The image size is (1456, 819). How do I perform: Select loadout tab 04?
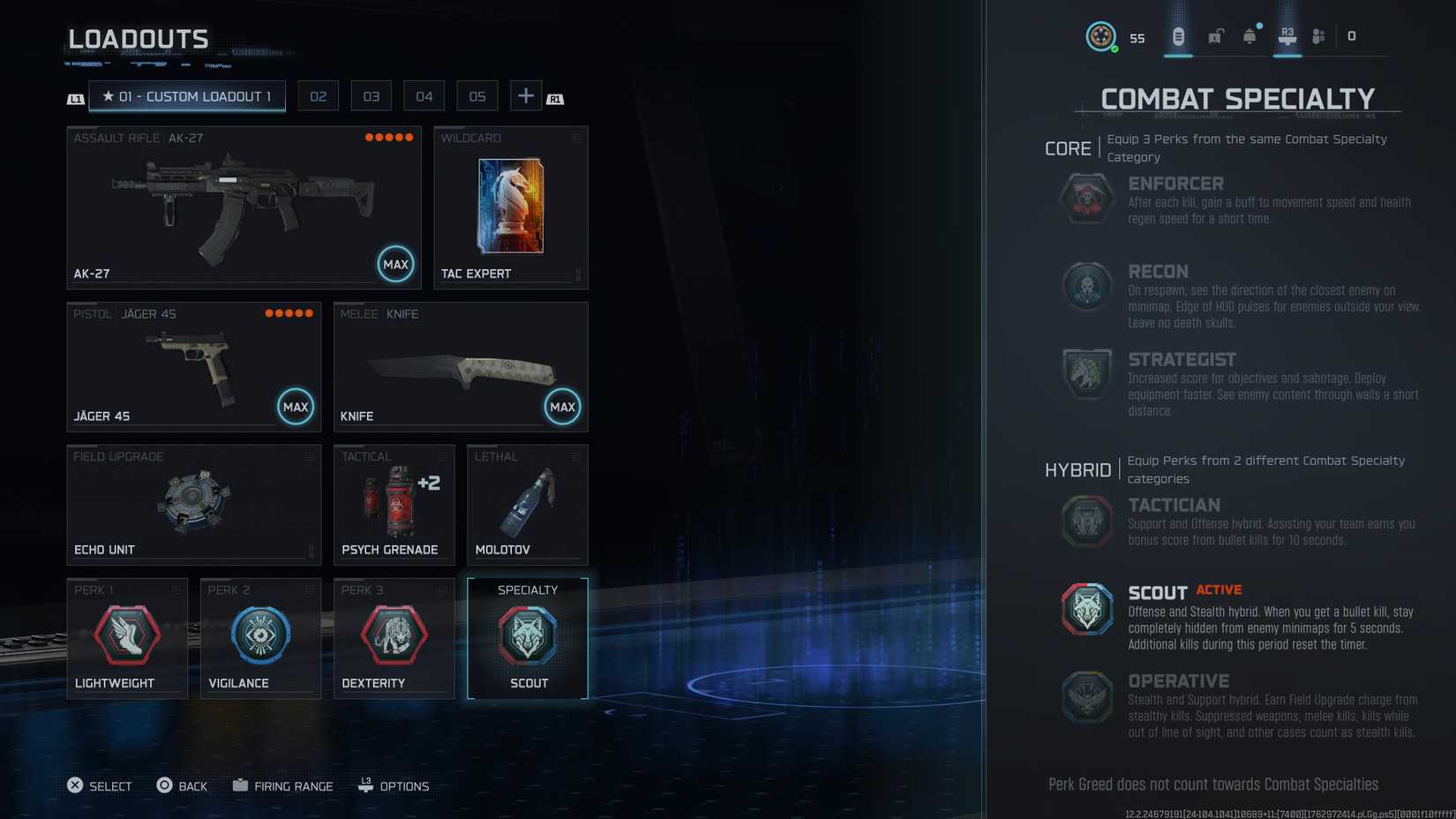424,96
